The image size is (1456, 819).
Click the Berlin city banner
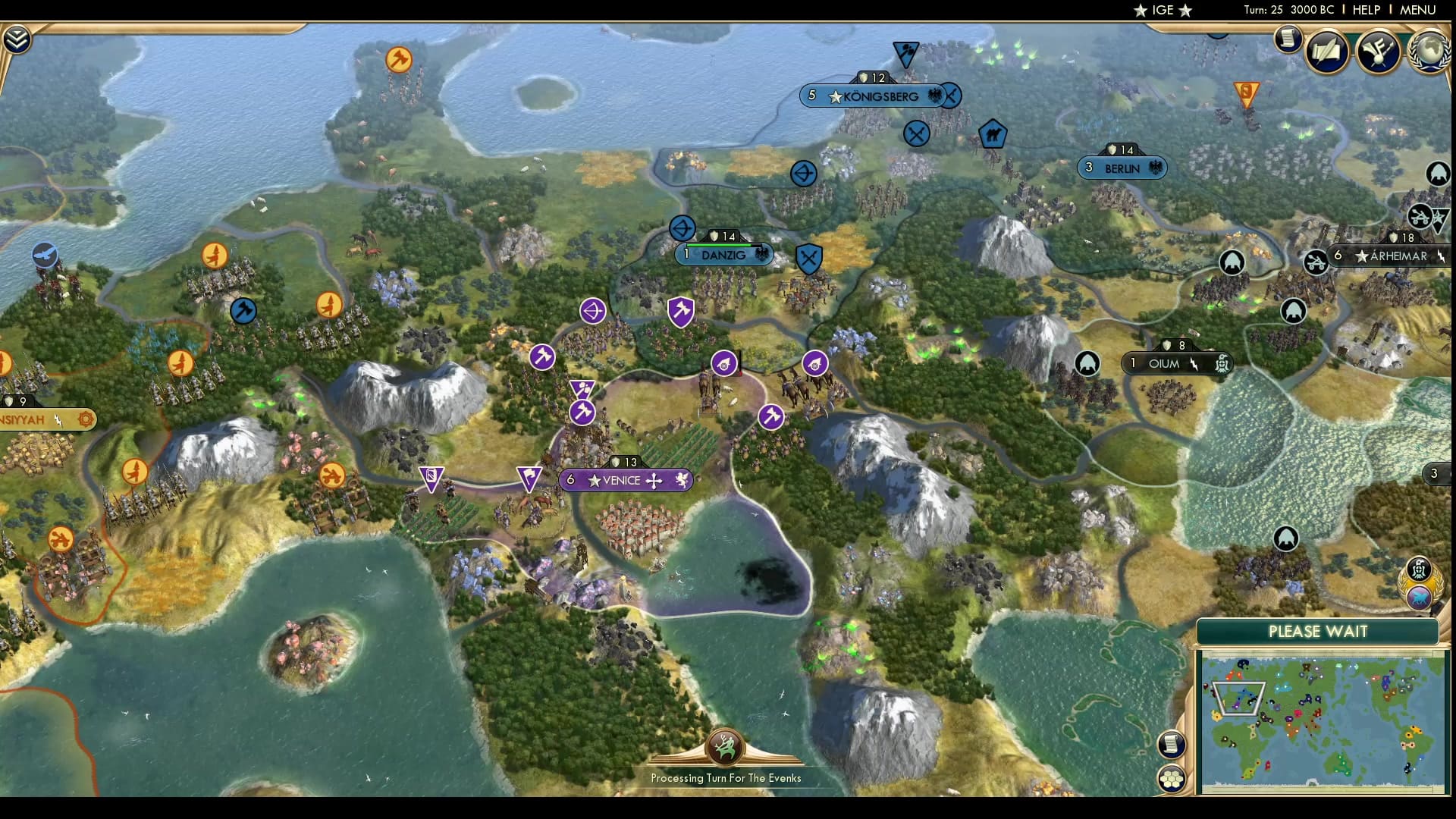pyautogui.click(x=1122, y=168)
